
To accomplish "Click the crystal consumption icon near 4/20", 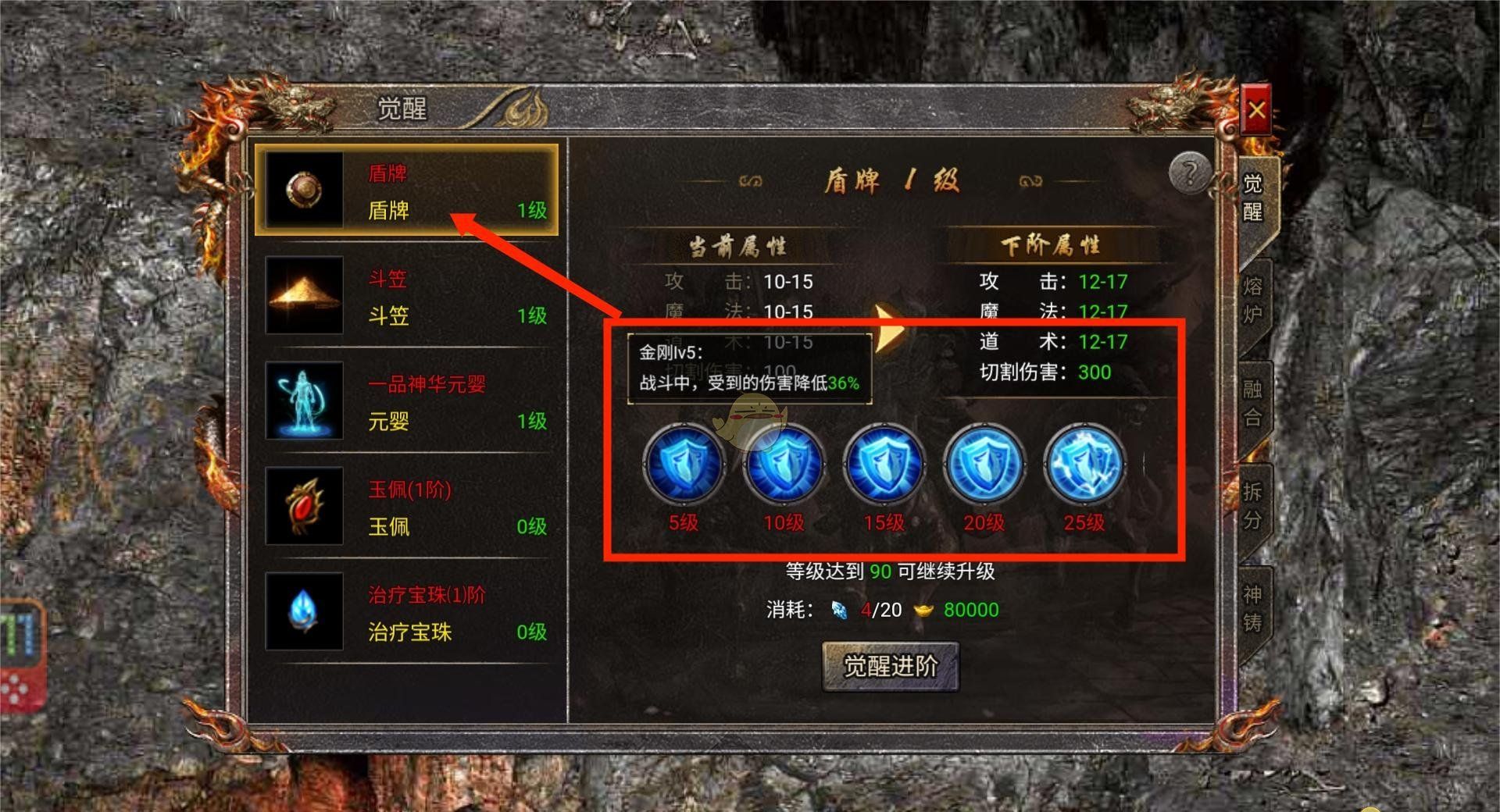I will (x=838, y=610).
